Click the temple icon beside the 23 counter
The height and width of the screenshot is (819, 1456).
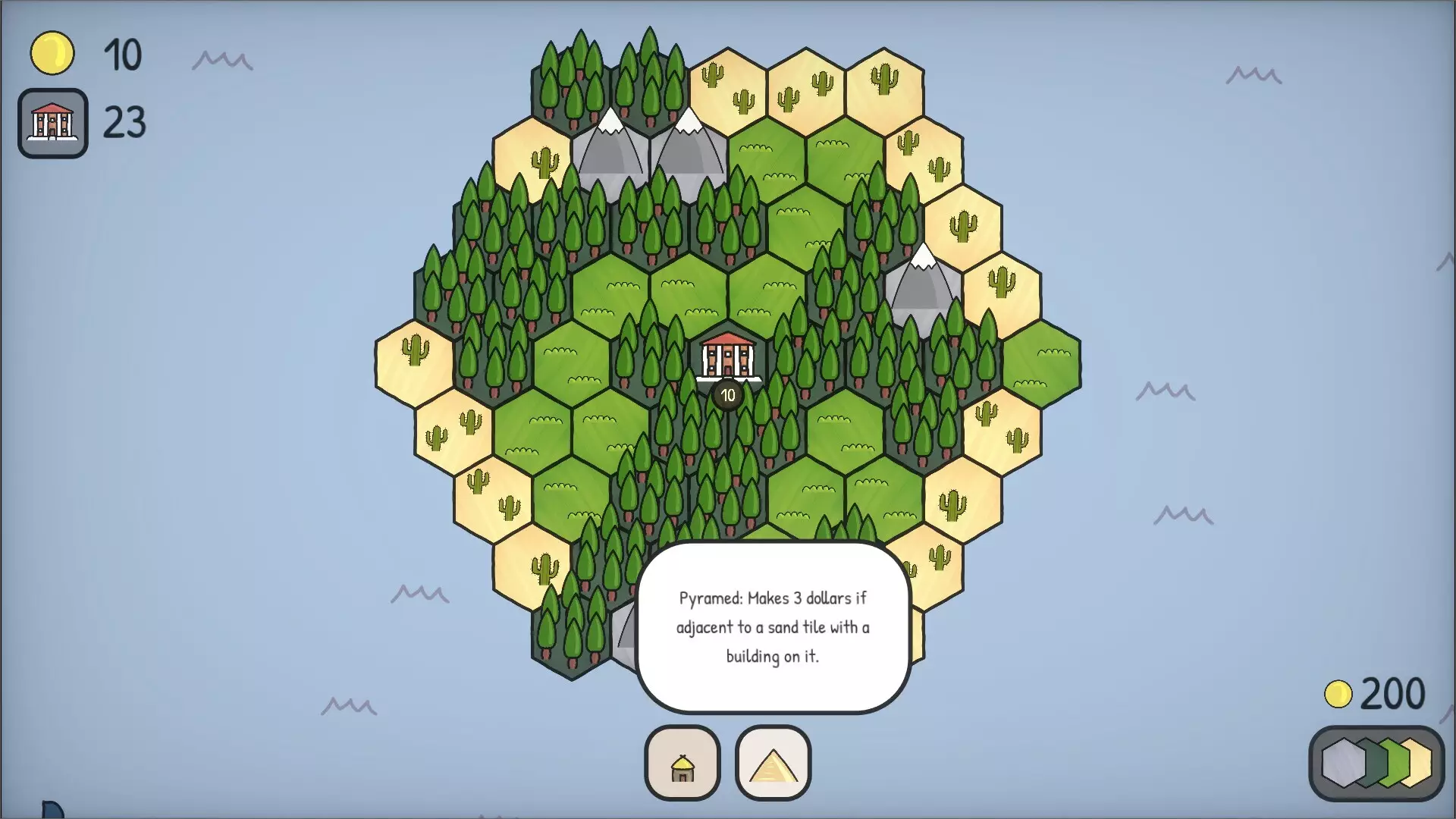(52, 124)
